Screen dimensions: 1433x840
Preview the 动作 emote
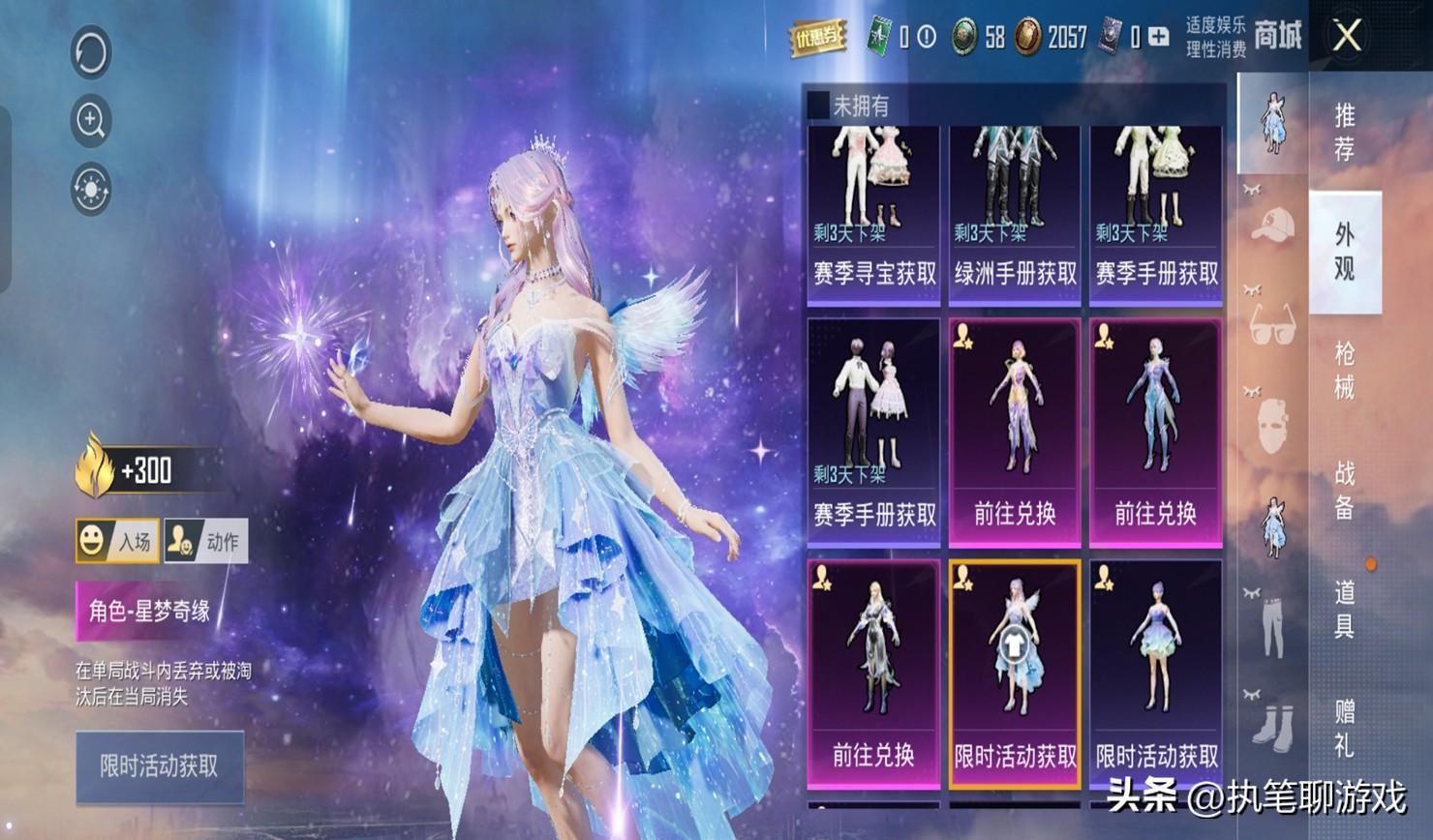206,541
